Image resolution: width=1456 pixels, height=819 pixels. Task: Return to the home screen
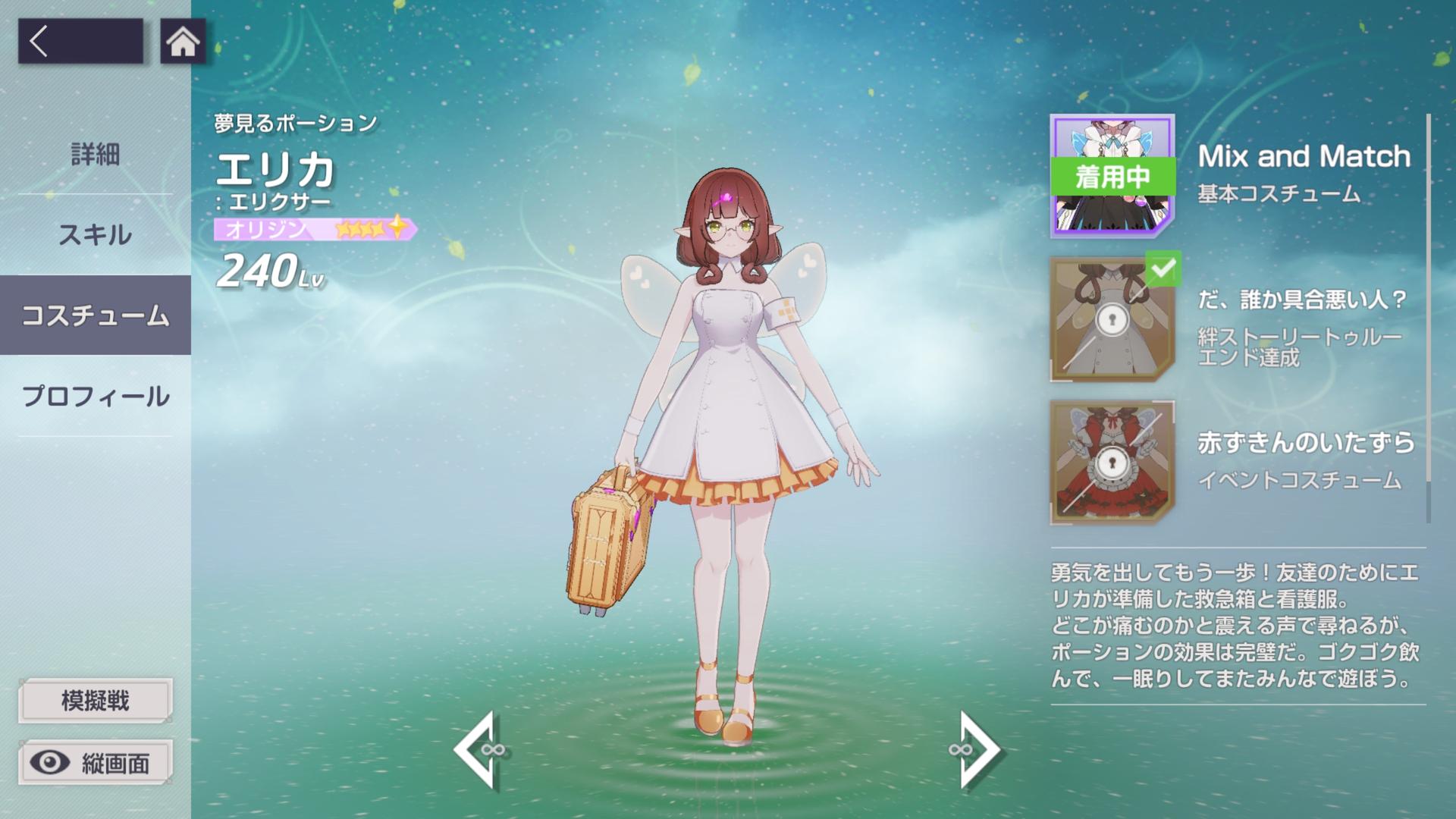click(x=183, y=41)
